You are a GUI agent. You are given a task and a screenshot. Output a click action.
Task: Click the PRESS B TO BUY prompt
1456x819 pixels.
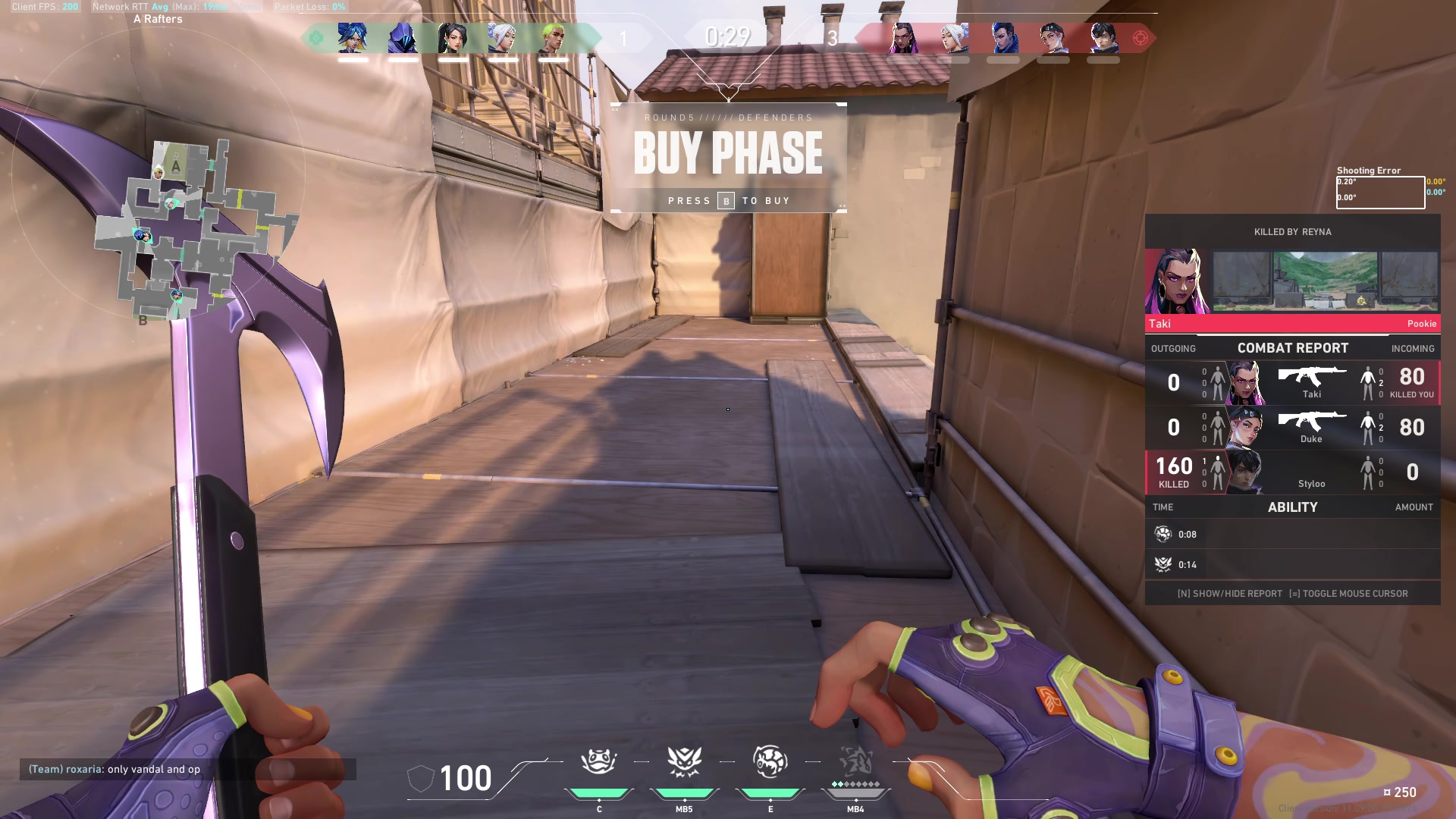coord(728,200)
